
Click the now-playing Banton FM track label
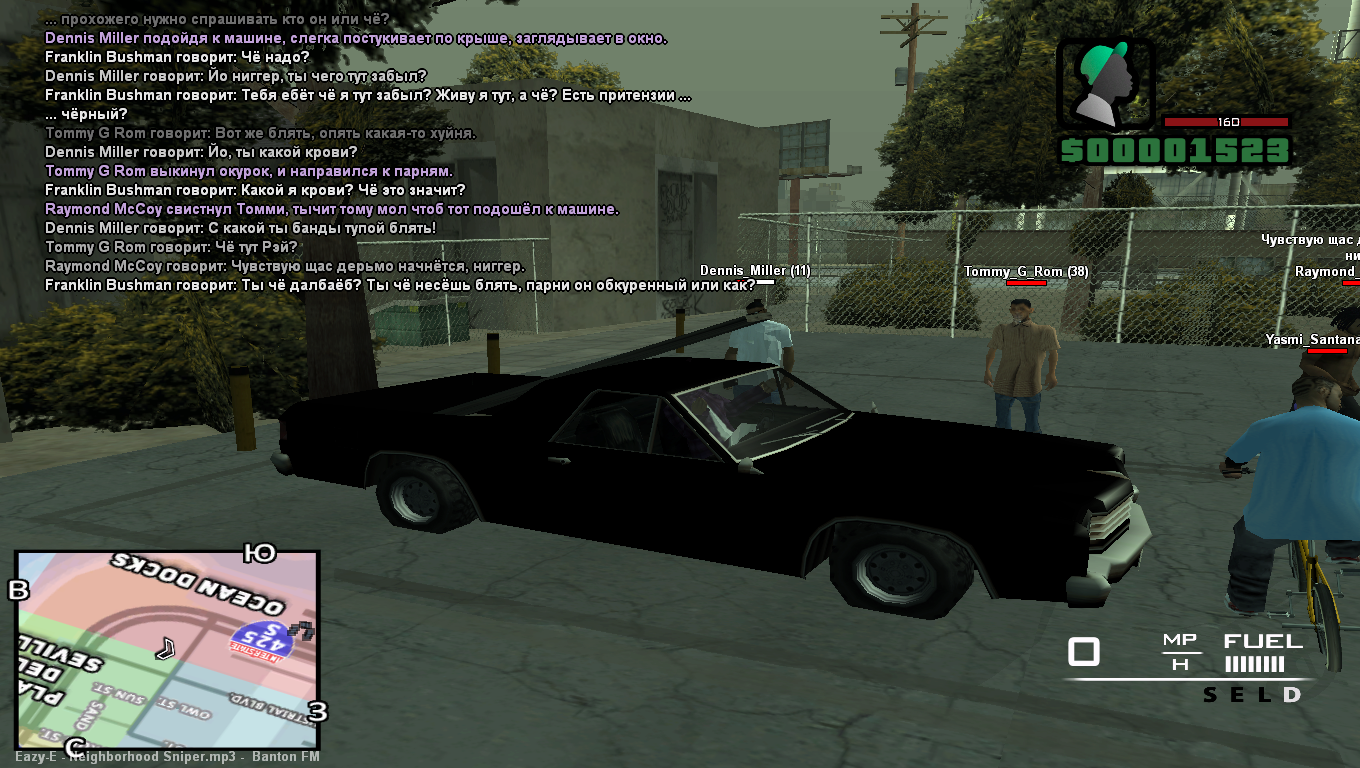[167, 757]
